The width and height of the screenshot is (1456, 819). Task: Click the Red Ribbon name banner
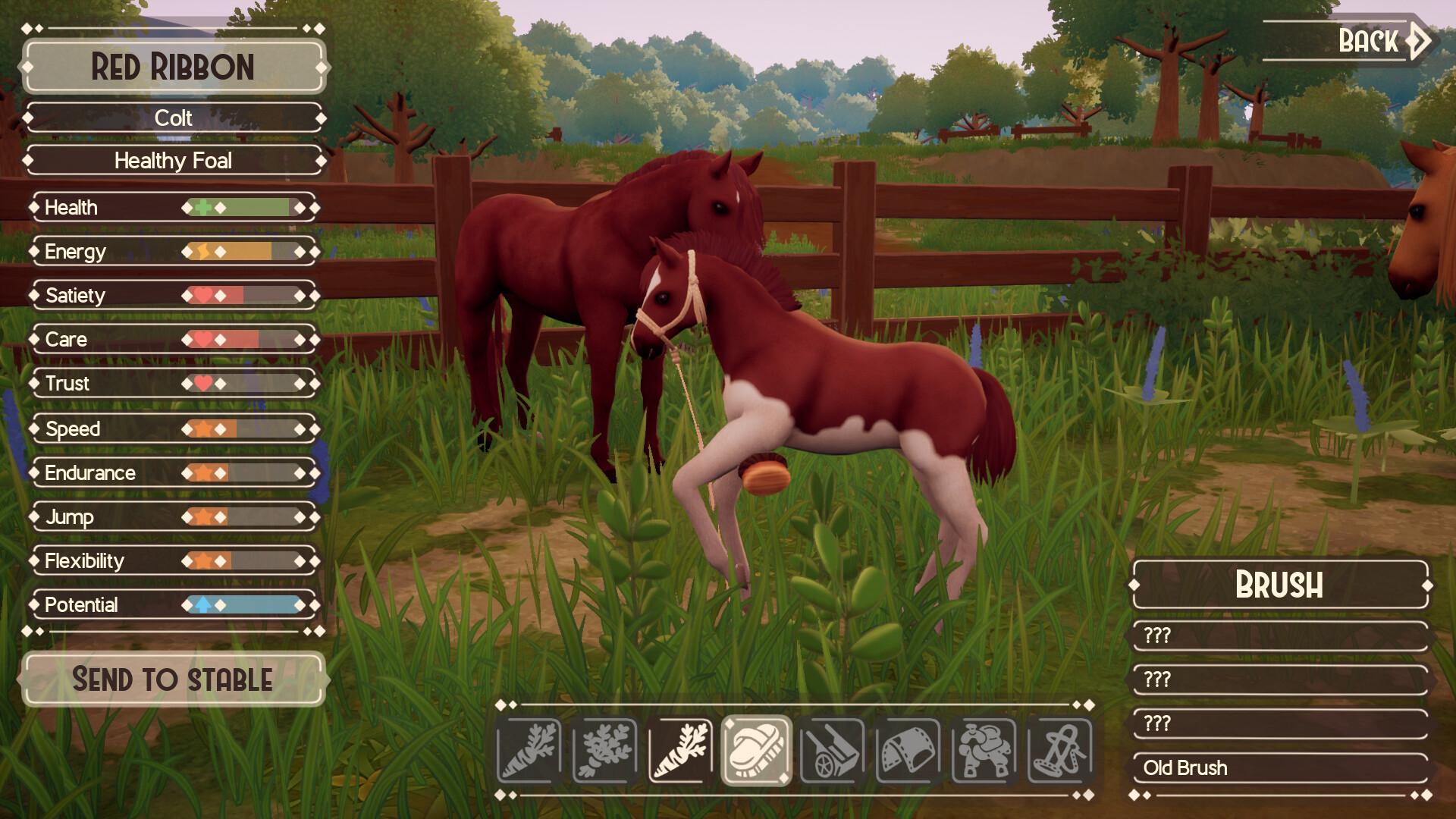click(x=173, y=69)
